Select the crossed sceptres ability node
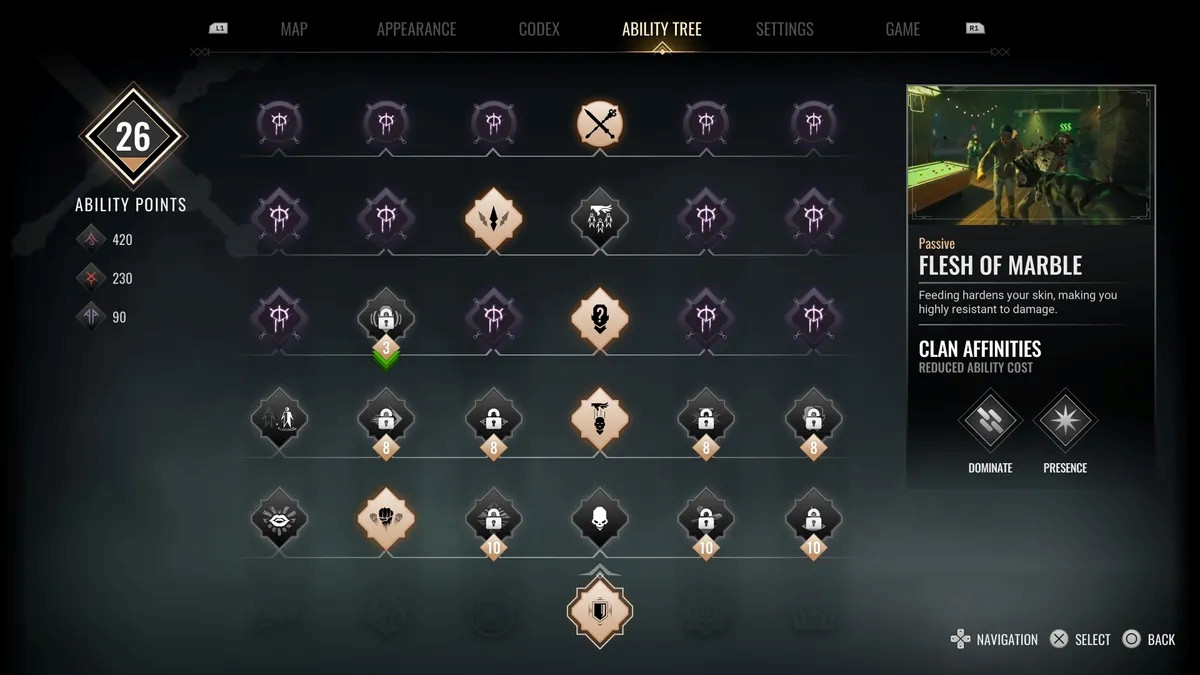The width and height of the screenshot is (1200, 675). (x=600, y=124)
